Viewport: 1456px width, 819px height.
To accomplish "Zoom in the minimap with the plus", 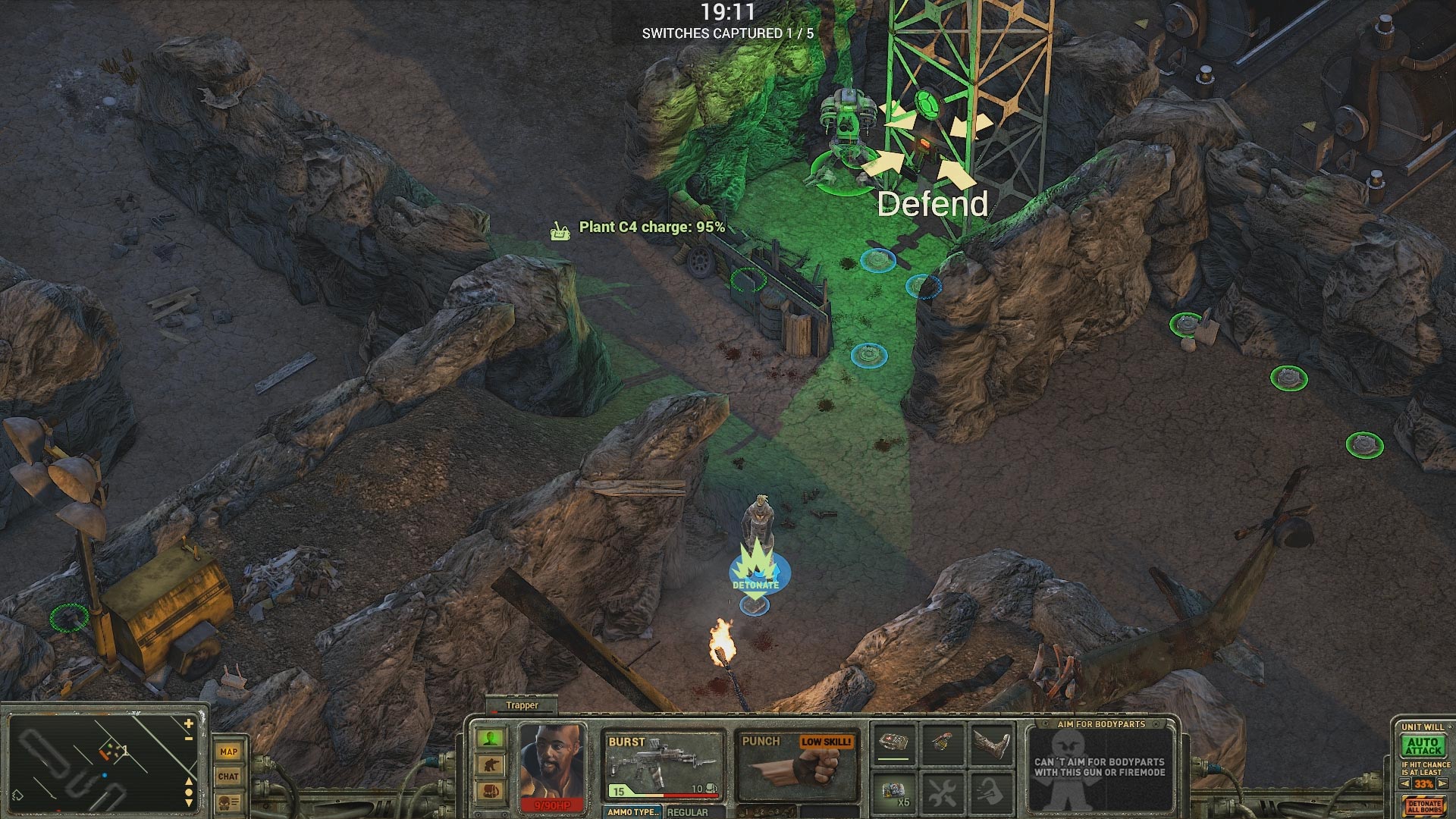I will pos(187,723).
